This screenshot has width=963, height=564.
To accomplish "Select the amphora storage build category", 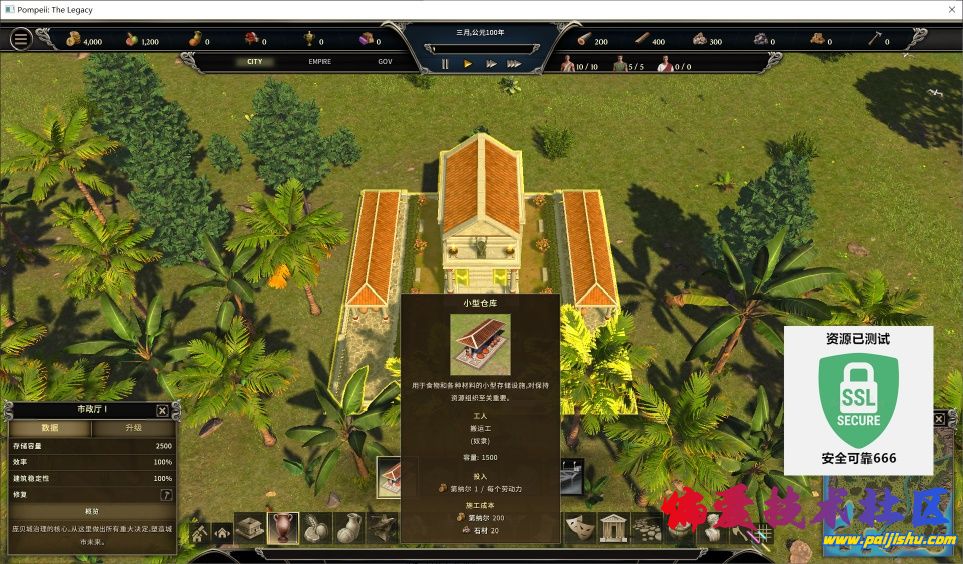I will 282,527.
